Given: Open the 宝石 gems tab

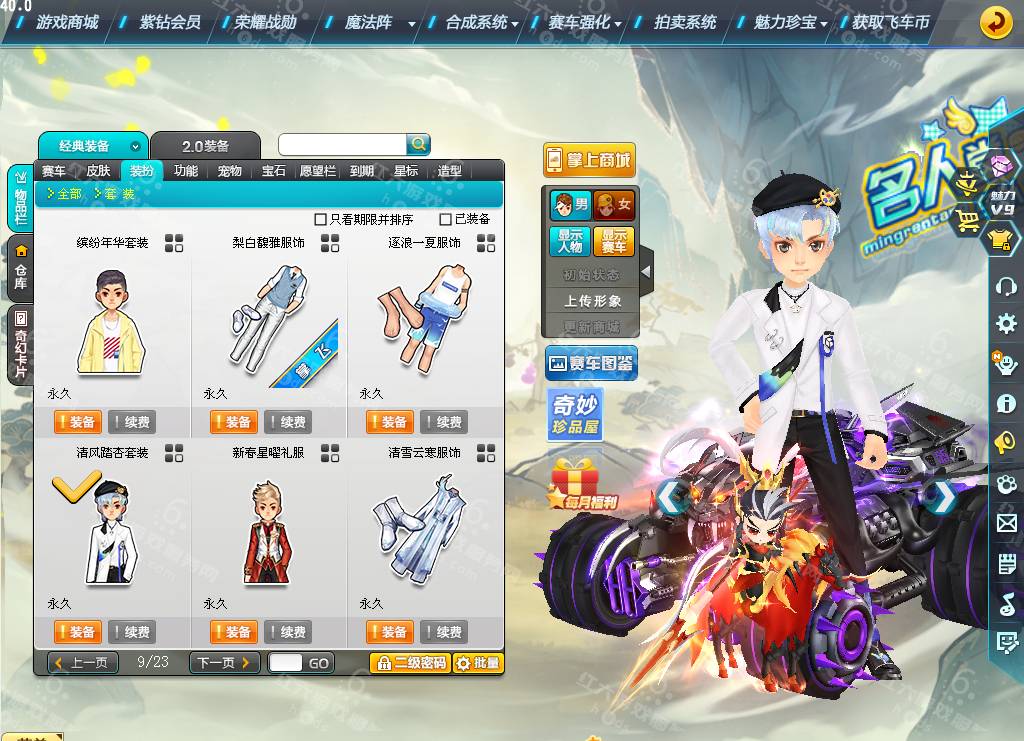Looking at the screenshot, I should [274, 171].
